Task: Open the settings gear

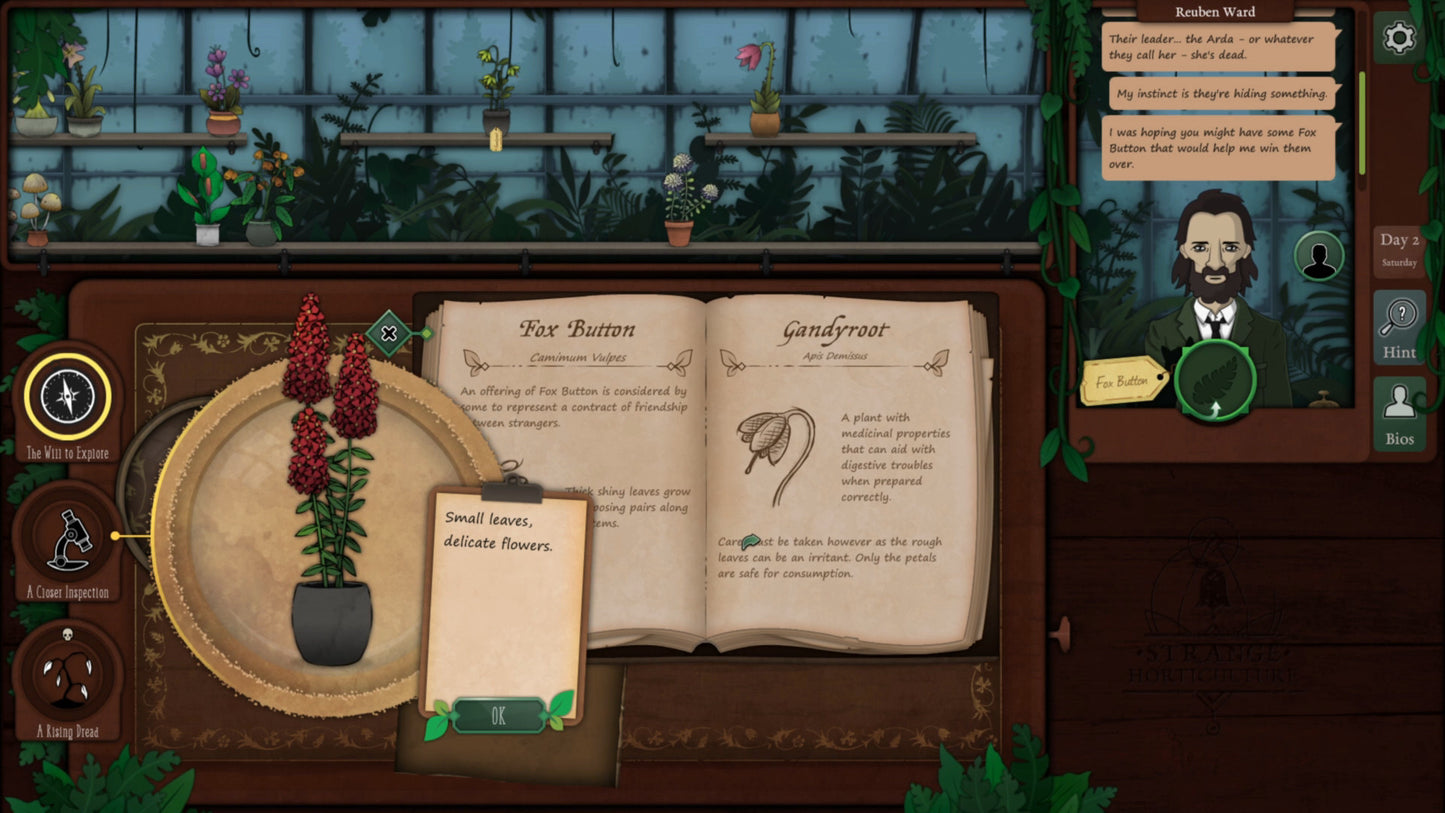Action: click(1399, 39)
